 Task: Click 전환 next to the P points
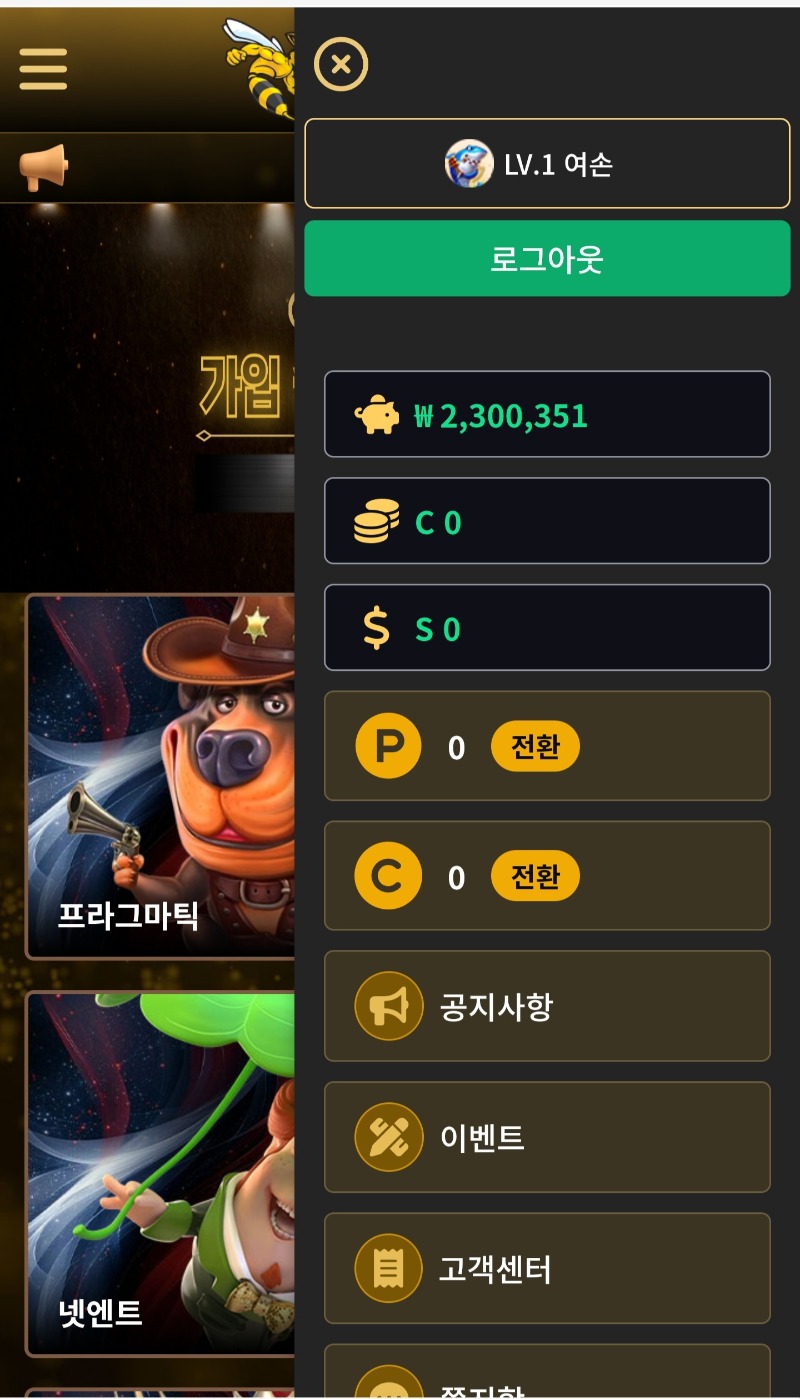pyautogui.click(x=535, y=747)
